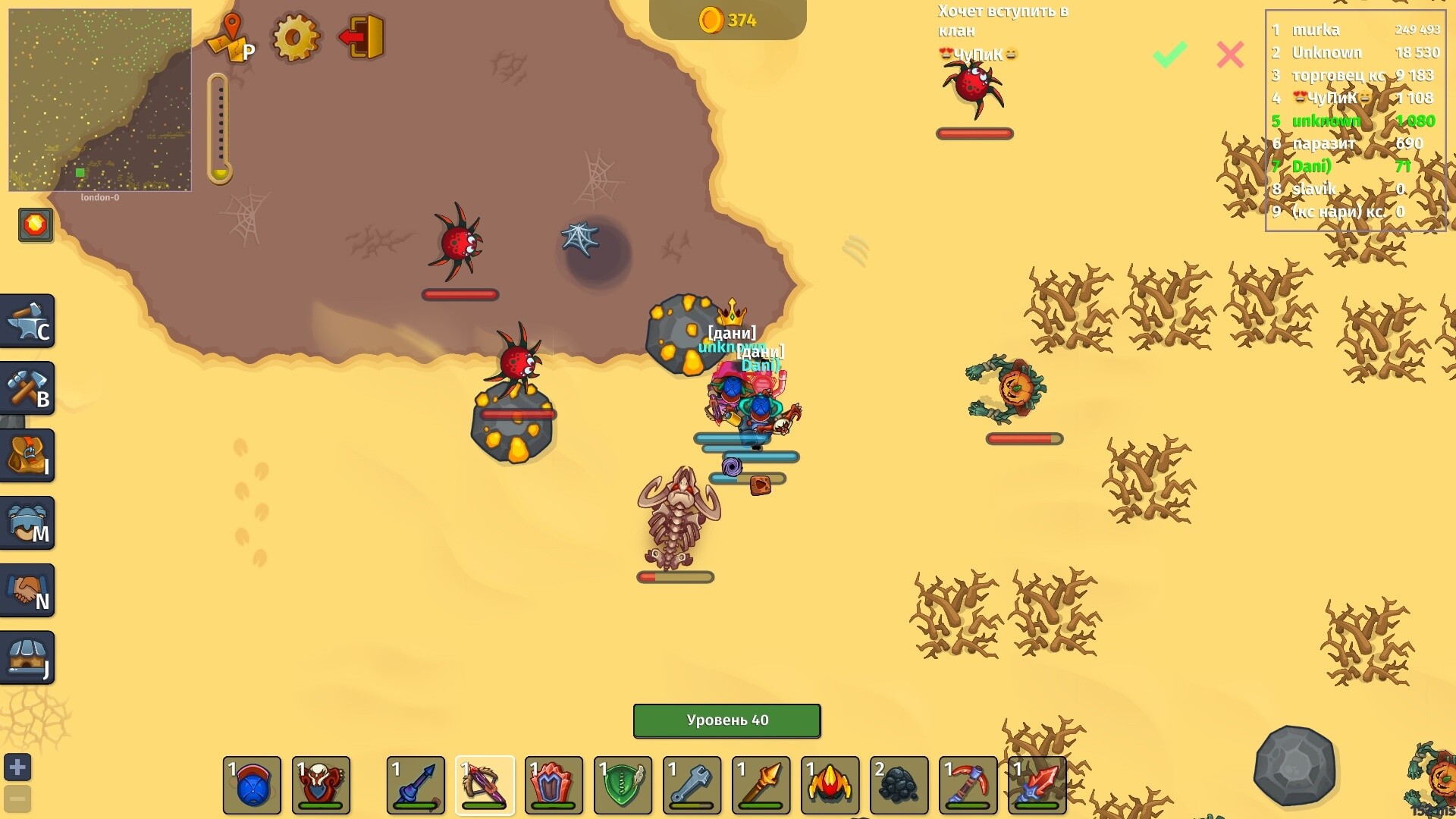The width and height of the screenshot is (1456, 819).
Task: Open the Inventory backpack (I)
Action: [x=27, y=455]
